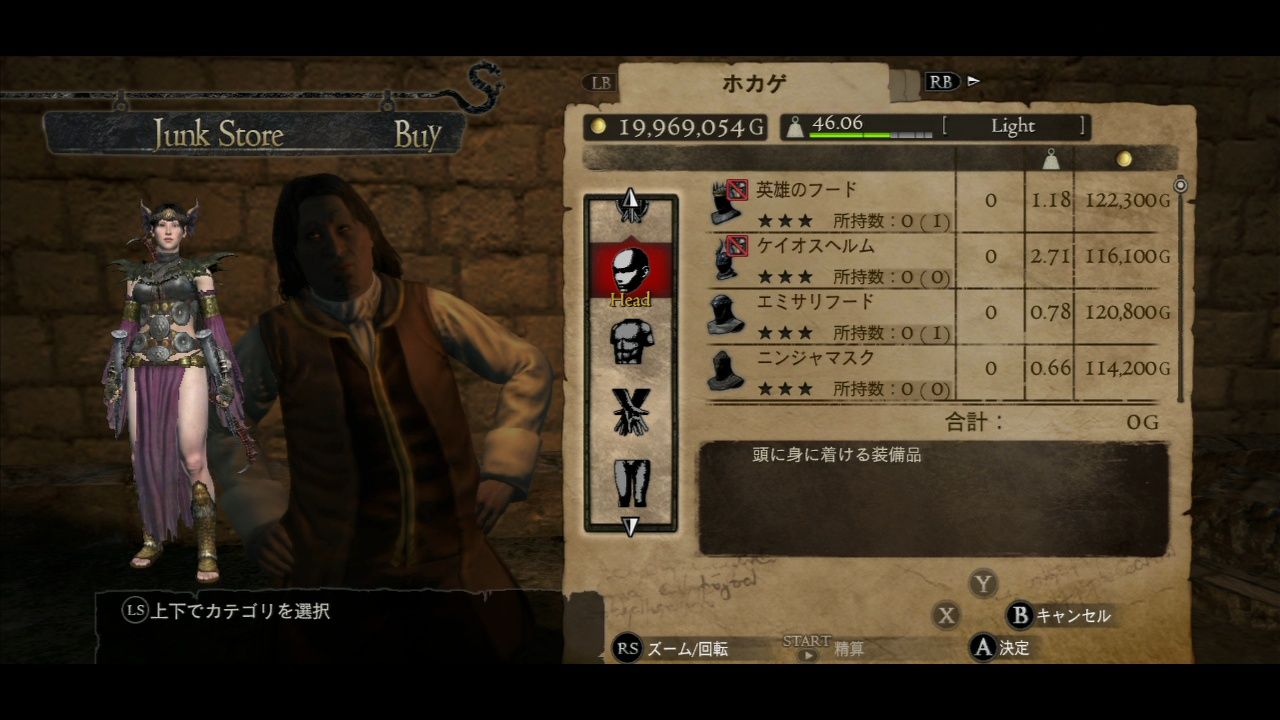Toggle the red-marked slot on 英雄のフード
This screenshot has height=720, width=1280.
coord(739,189)
